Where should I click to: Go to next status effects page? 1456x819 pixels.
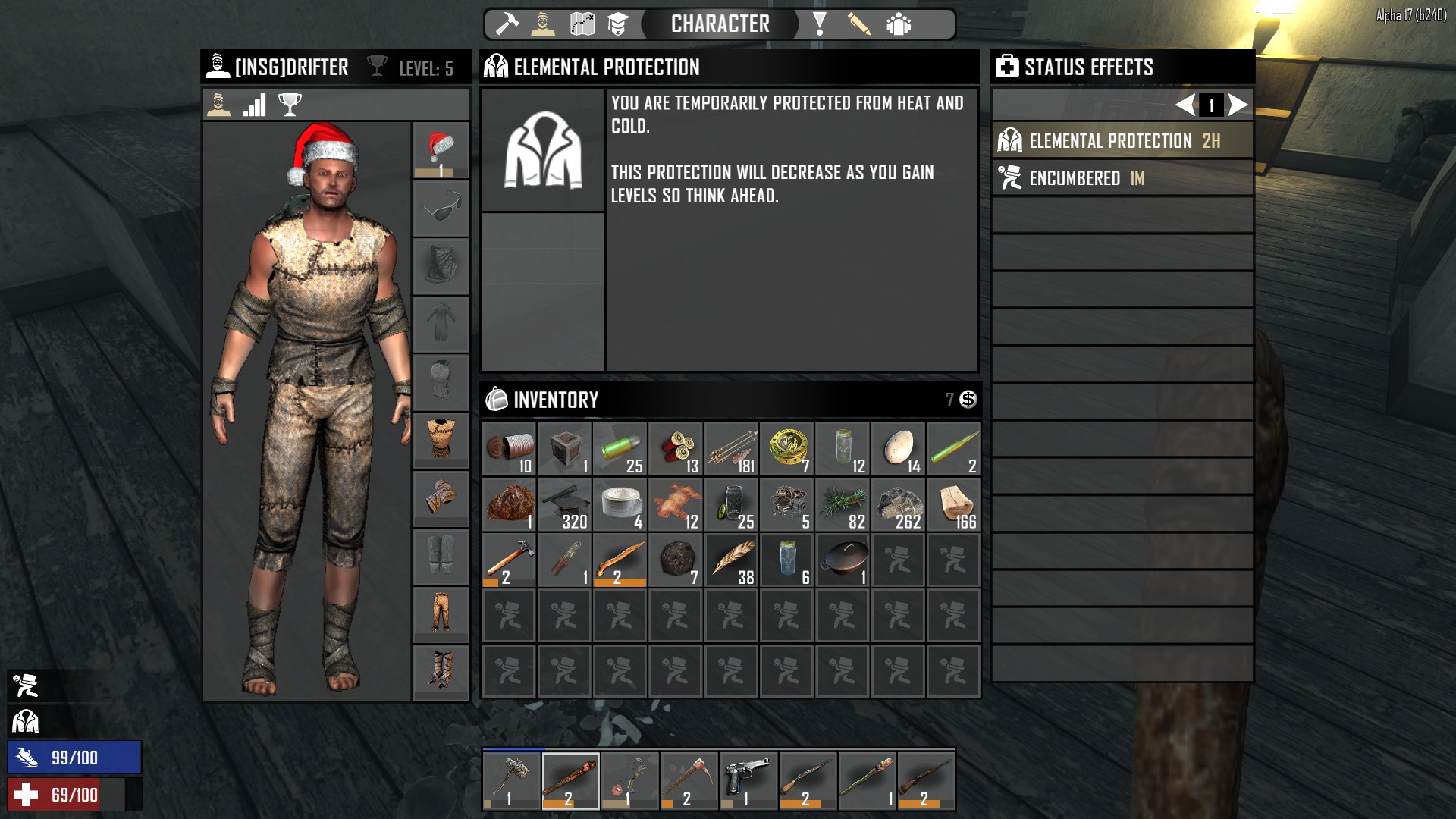click(x=1238, y=105)
